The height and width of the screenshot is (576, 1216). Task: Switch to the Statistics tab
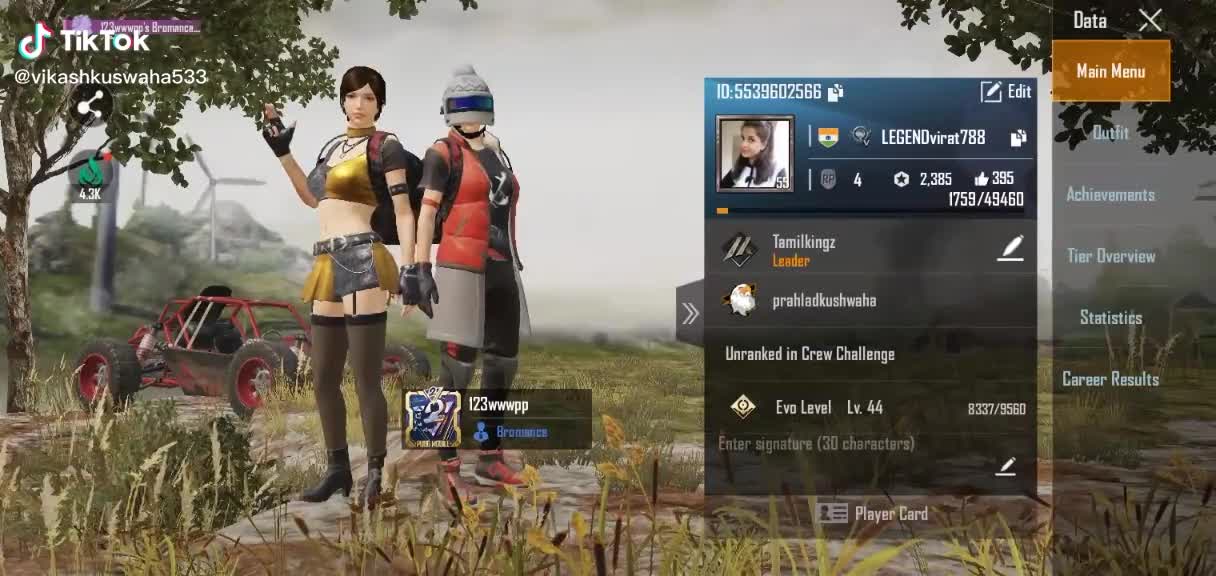[1110, 318]
